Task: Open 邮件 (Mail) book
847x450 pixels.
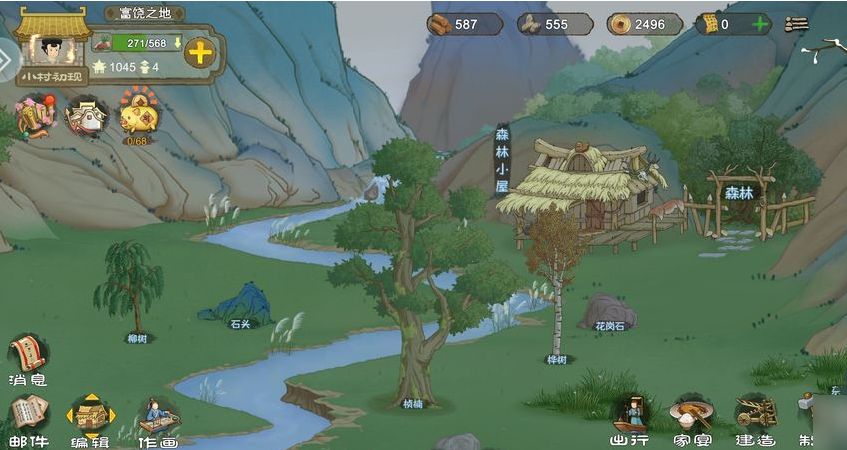Action: coord(28,416)
